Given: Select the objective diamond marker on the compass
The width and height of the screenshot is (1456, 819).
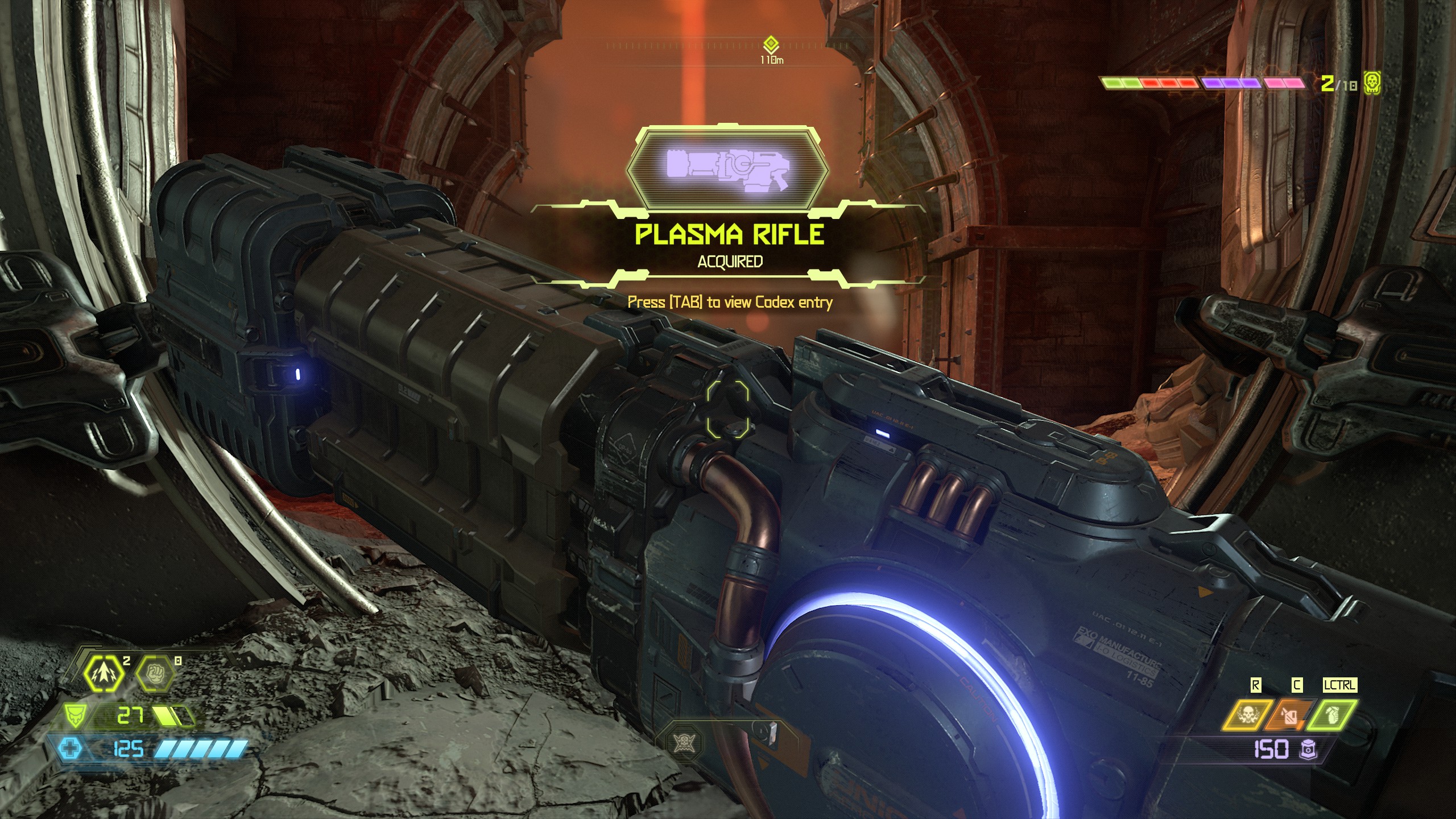Looking at the screenshot, I should 771,44.
